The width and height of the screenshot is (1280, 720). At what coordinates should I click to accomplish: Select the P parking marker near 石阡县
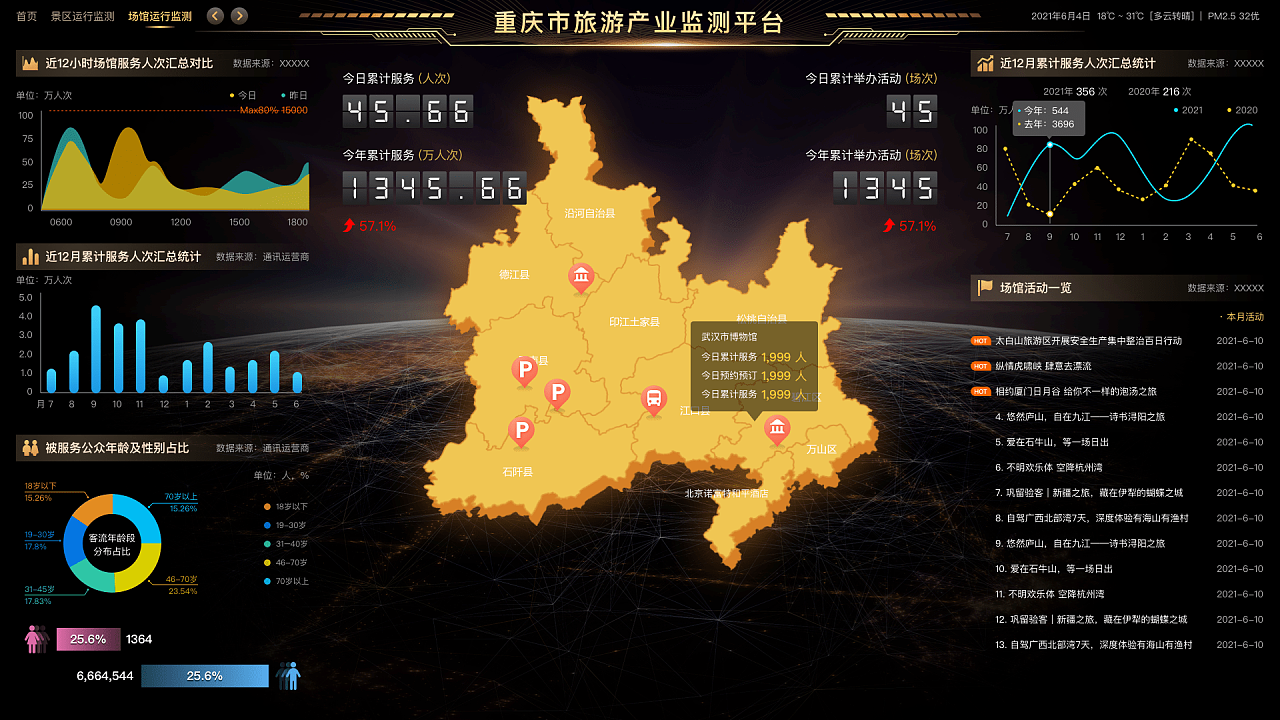click(x=521, y=432)
